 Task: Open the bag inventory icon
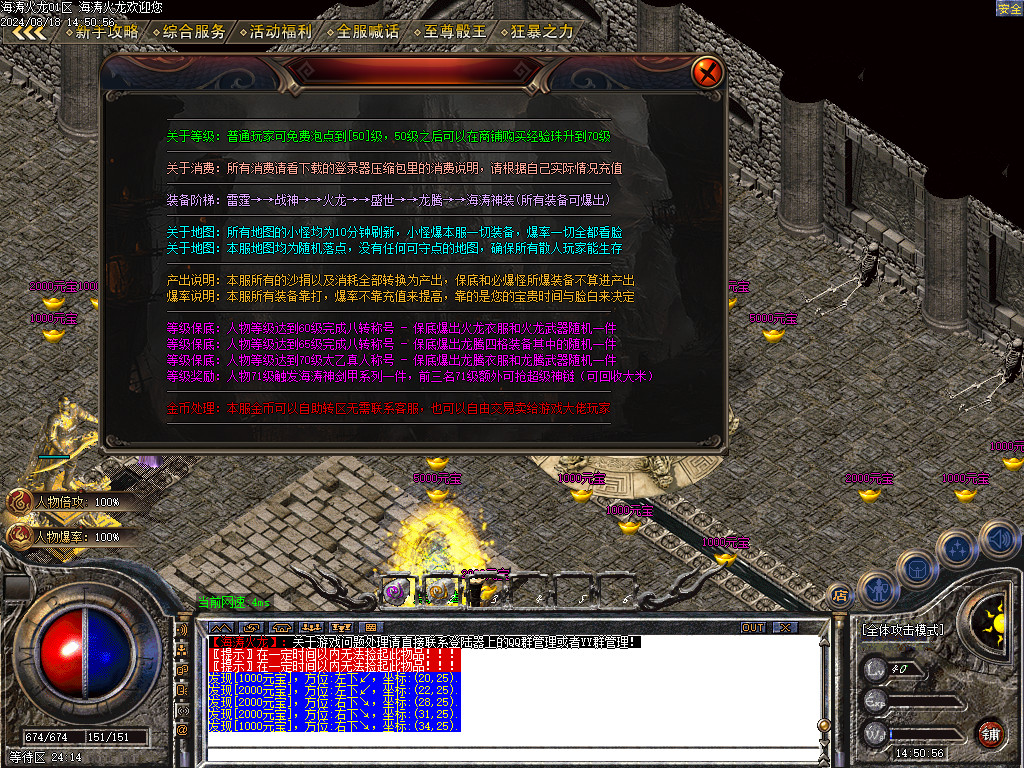[915, 567]
